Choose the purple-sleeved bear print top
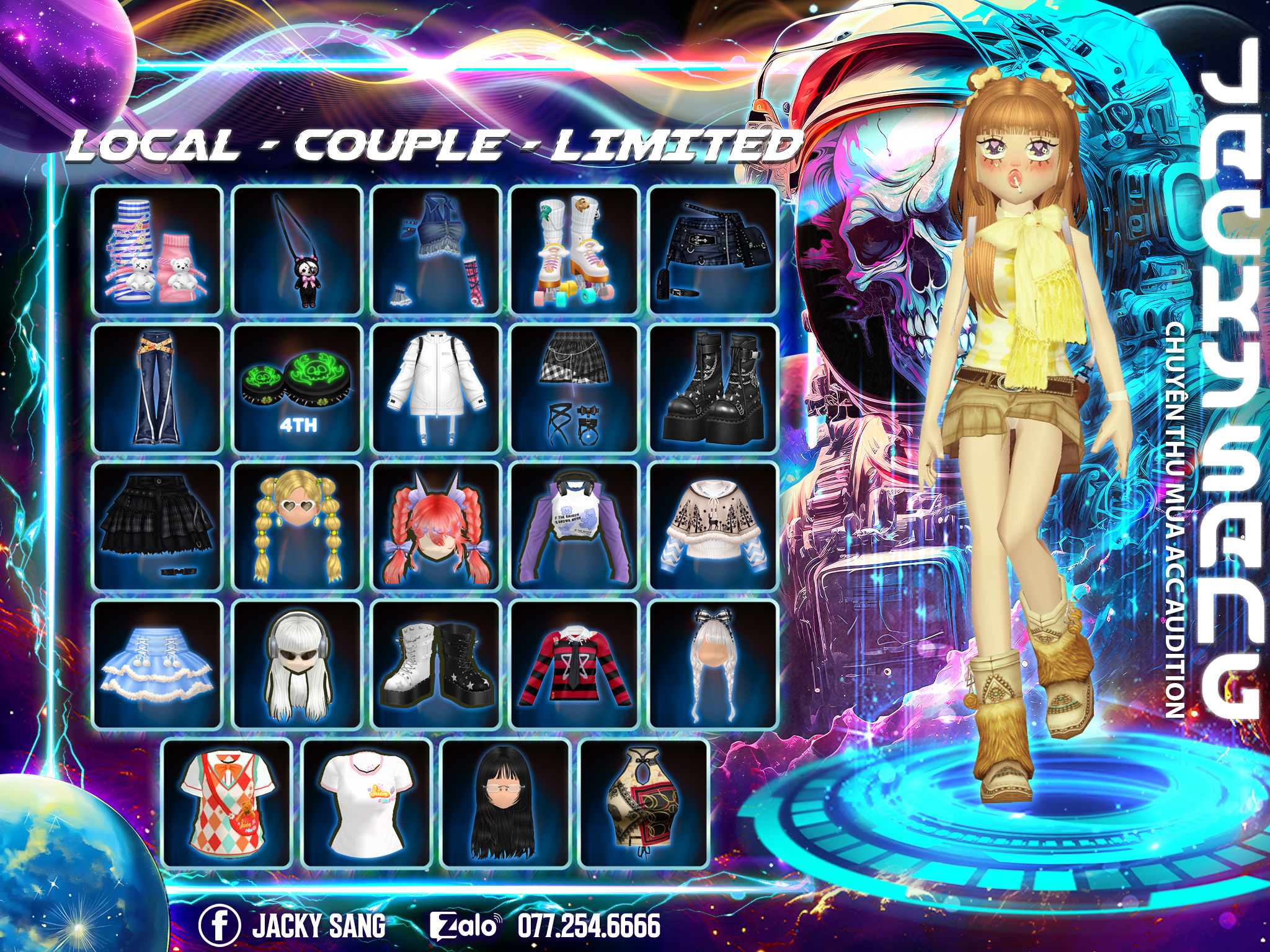 pyautogui.click(x=574, y=527)
